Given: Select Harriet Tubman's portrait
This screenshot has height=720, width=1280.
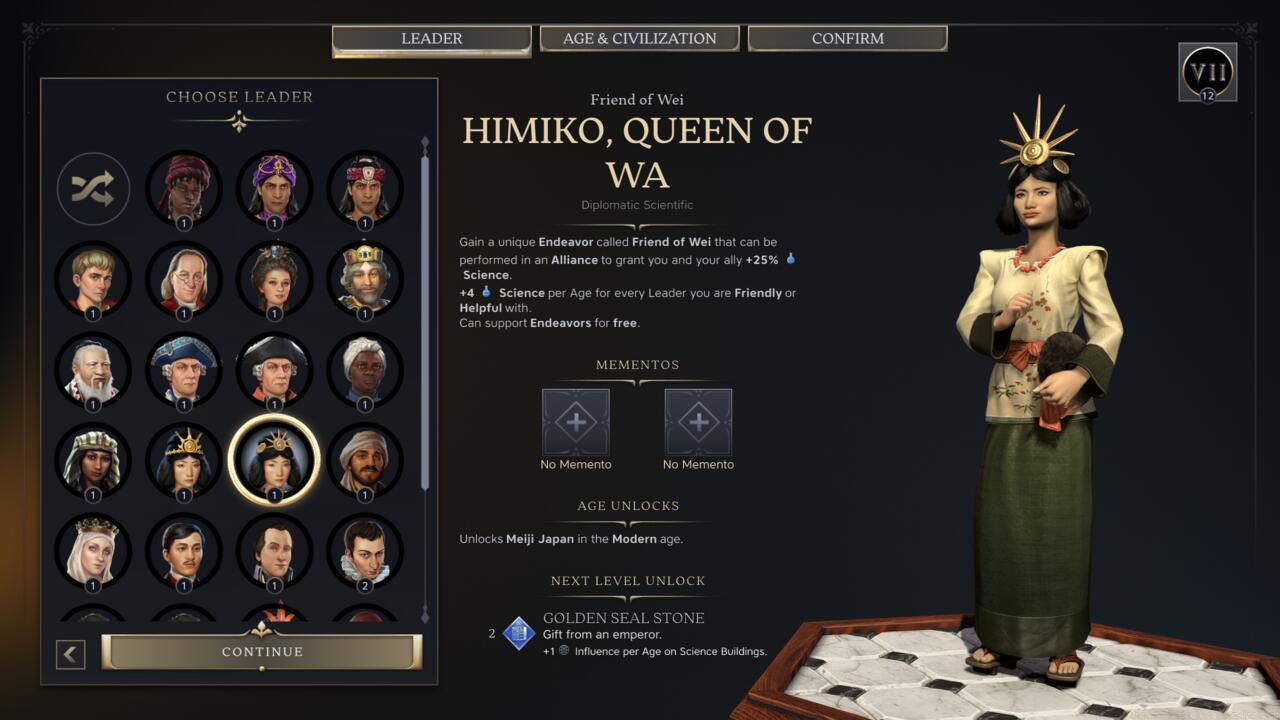Looking at the screenshot, I should click(364, 369).
